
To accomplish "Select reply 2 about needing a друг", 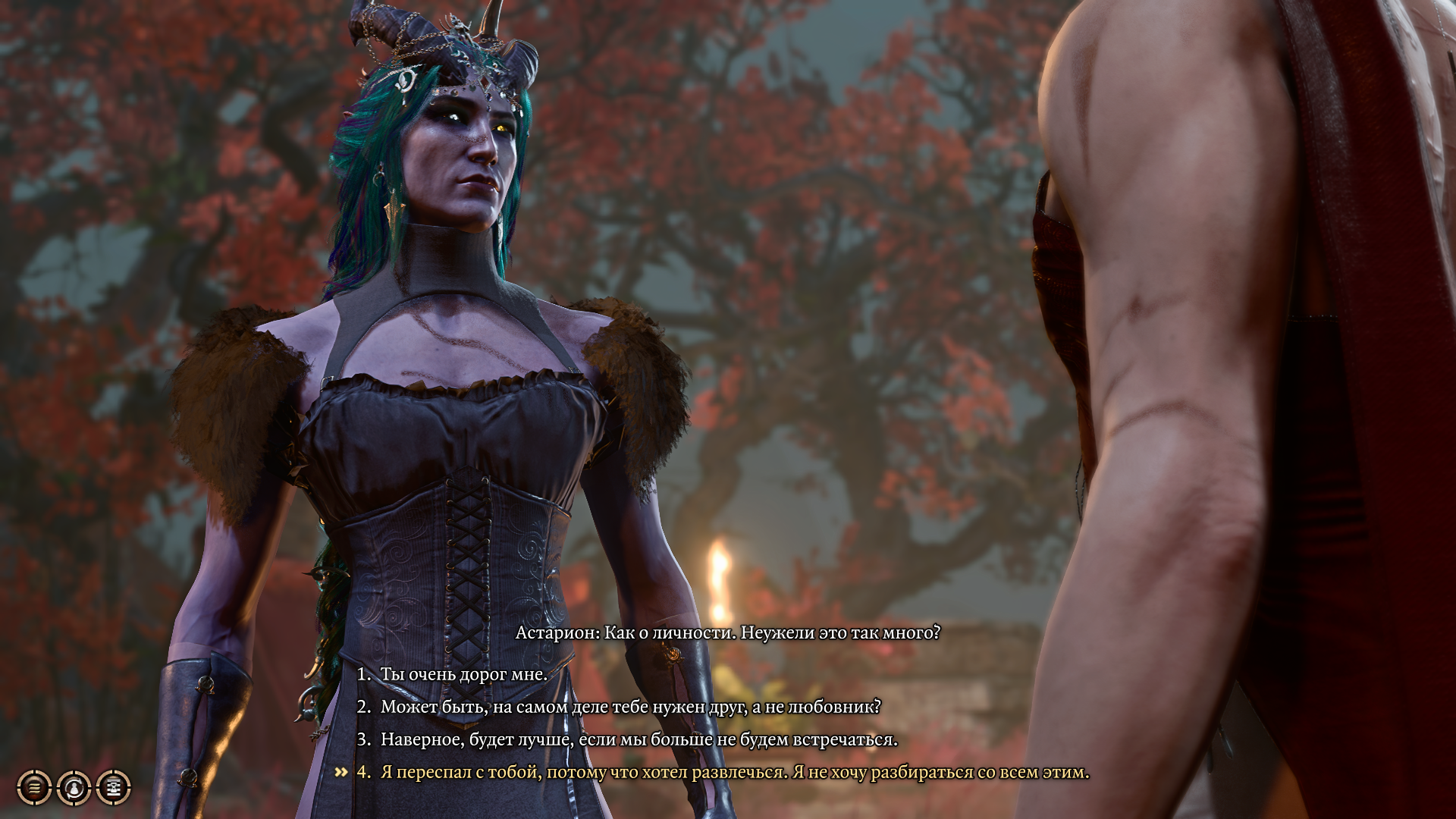I will (x=629, y=707).
